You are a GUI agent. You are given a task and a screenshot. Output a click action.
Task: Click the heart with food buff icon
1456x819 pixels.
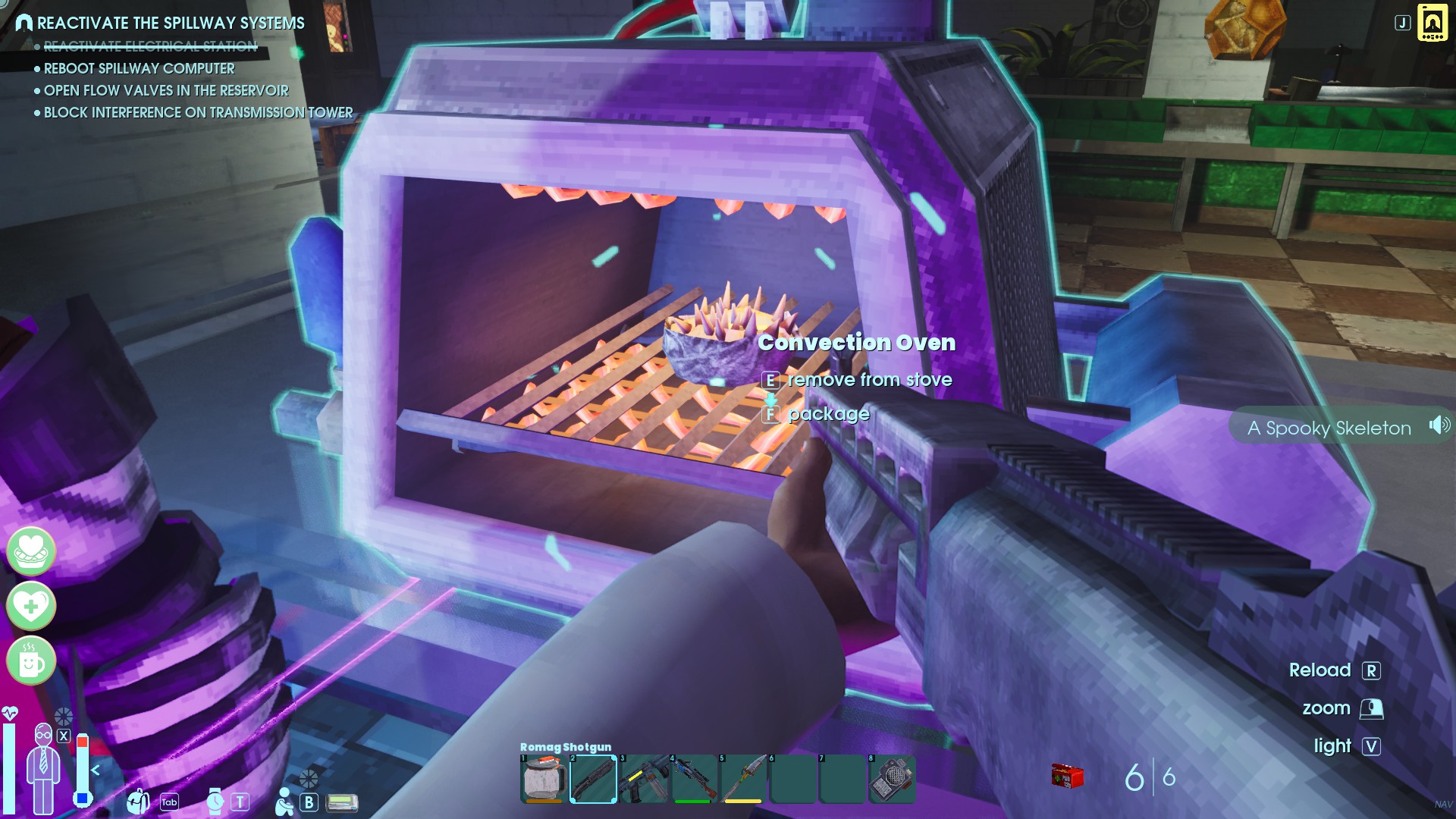click(x=31, y=551)
